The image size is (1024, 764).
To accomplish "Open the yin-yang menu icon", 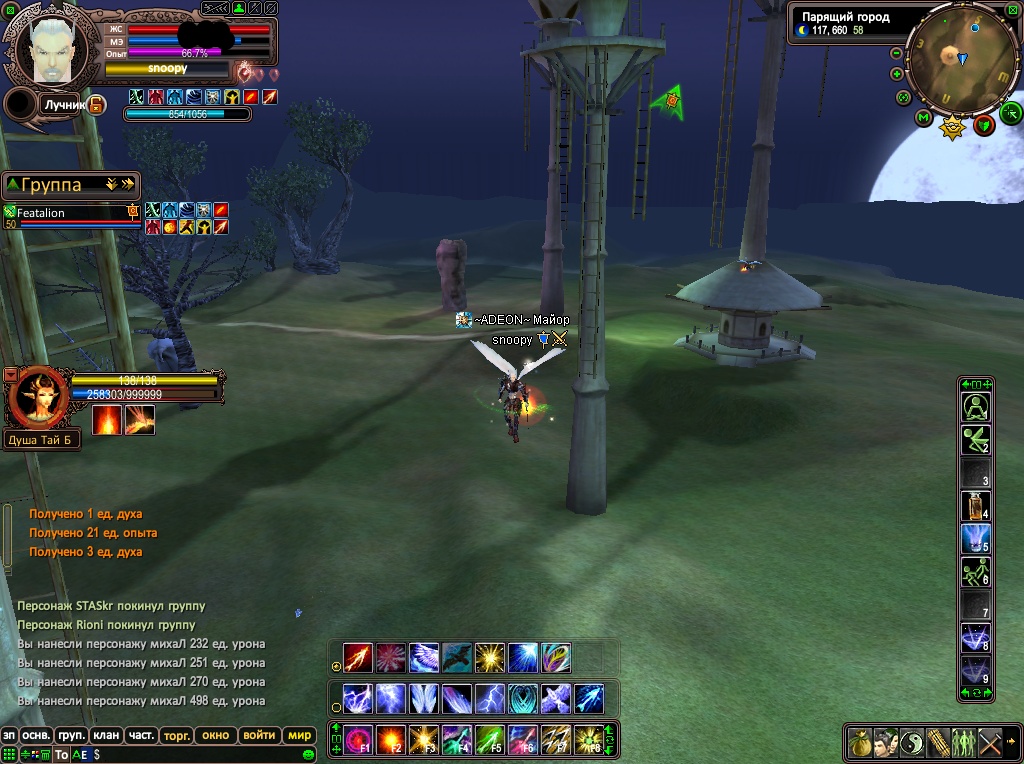I will pyautogui.click(x=911, y=743).
